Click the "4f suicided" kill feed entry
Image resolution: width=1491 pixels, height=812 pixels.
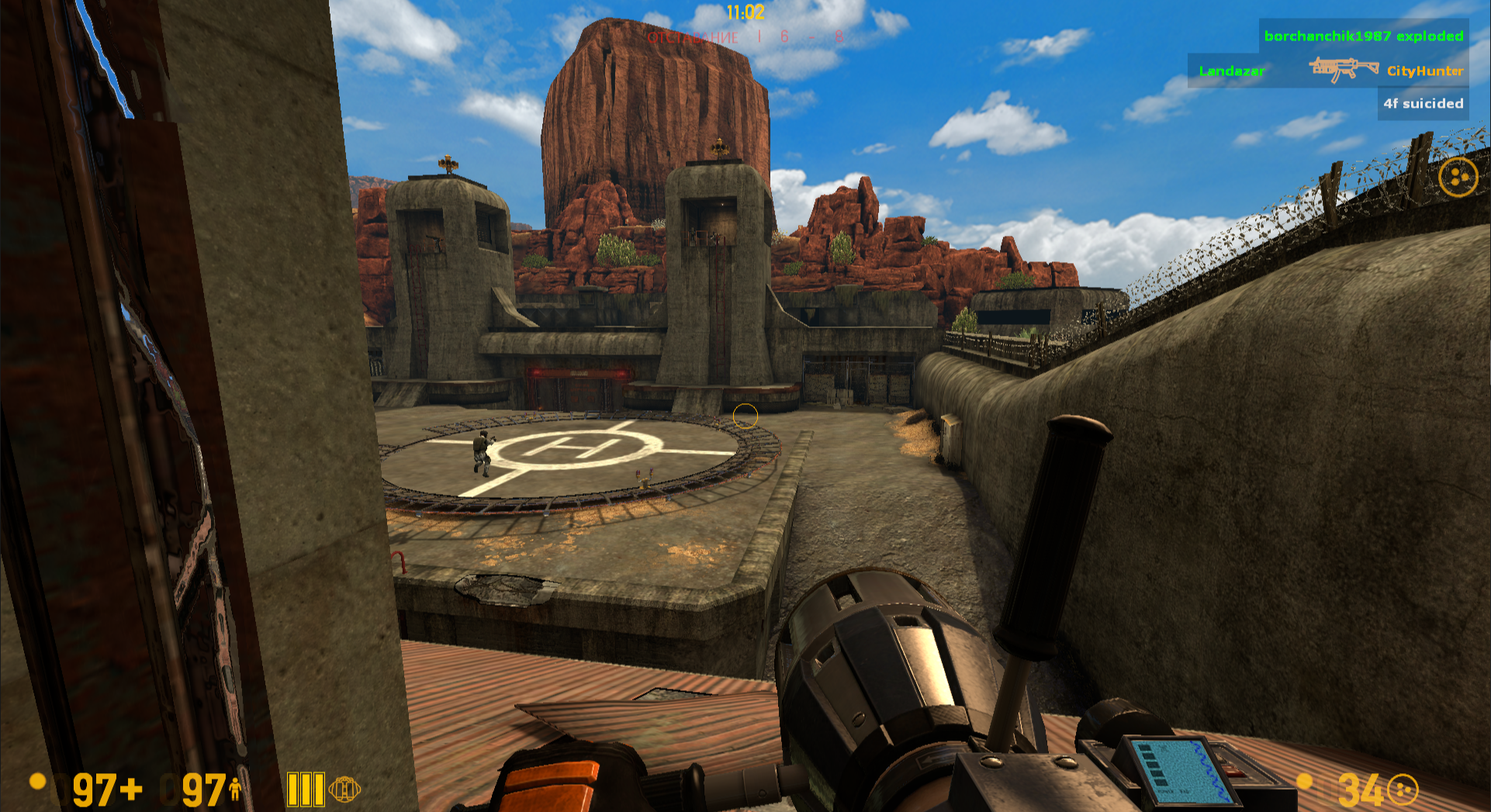pos(1423,103)
